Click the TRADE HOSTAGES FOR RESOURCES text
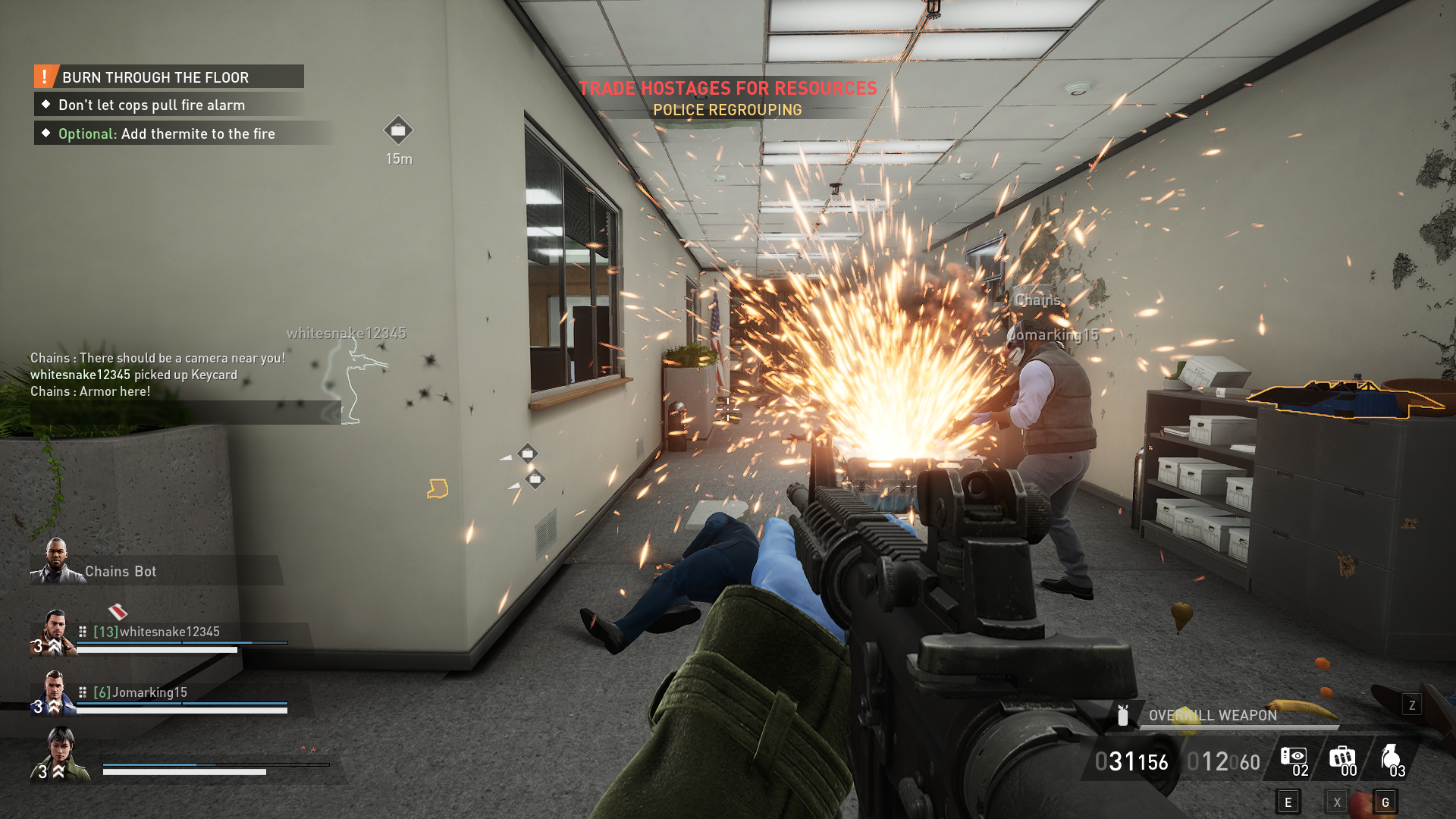The width and height of the screenshot is (1456, 819). (728, 87)
